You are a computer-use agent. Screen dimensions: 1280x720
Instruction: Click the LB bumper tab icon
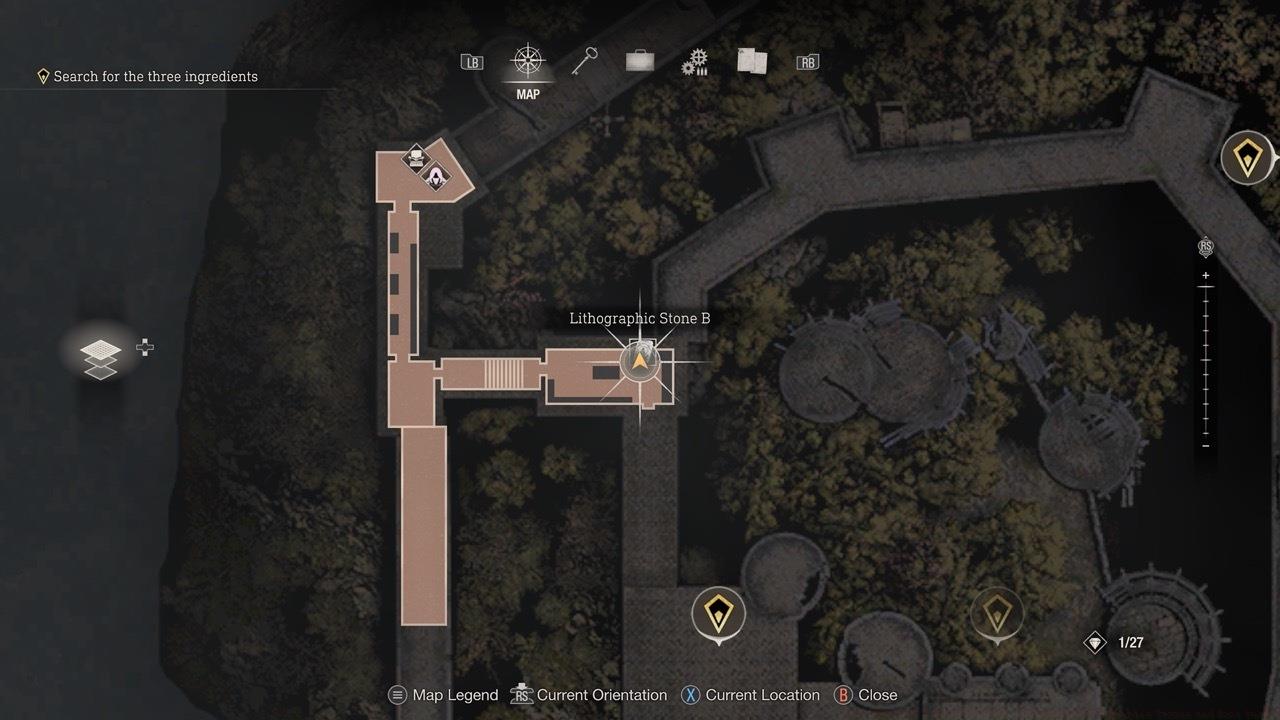click(470, 60)
